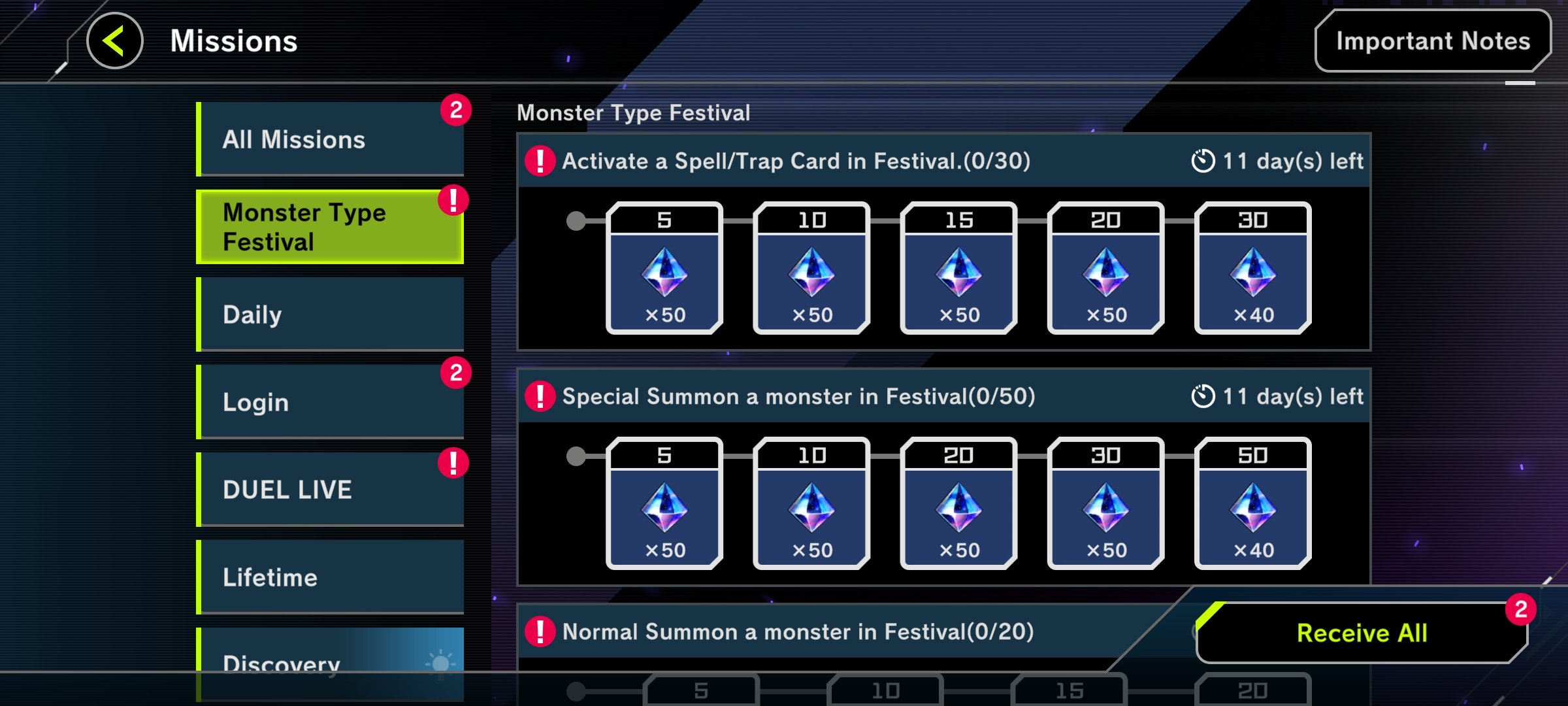
Task: Click the alert badge on DUEL LIVE
Action: click(455, 462)
